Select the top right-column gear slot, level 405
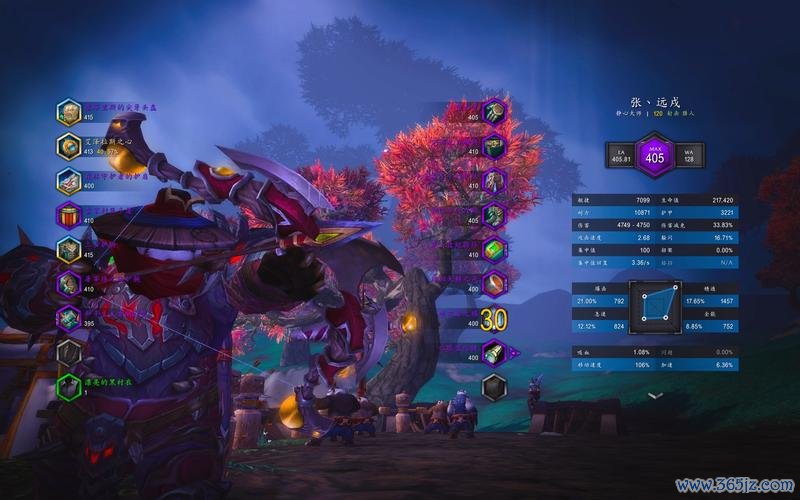800x500 pixels. pos(494,112)
